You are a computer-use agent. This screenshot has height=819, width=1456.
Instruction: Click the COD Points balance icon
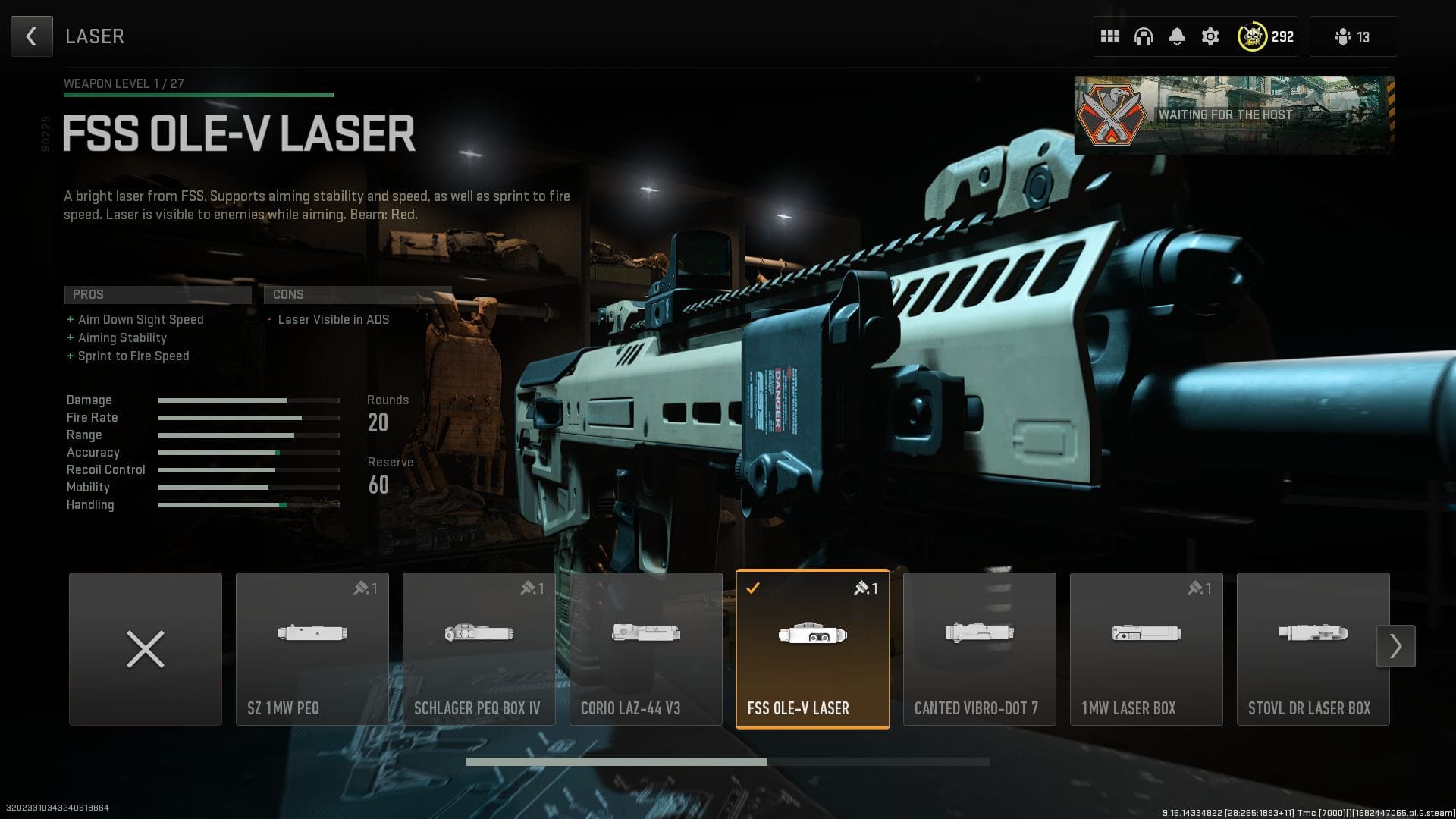[1253, 36]
